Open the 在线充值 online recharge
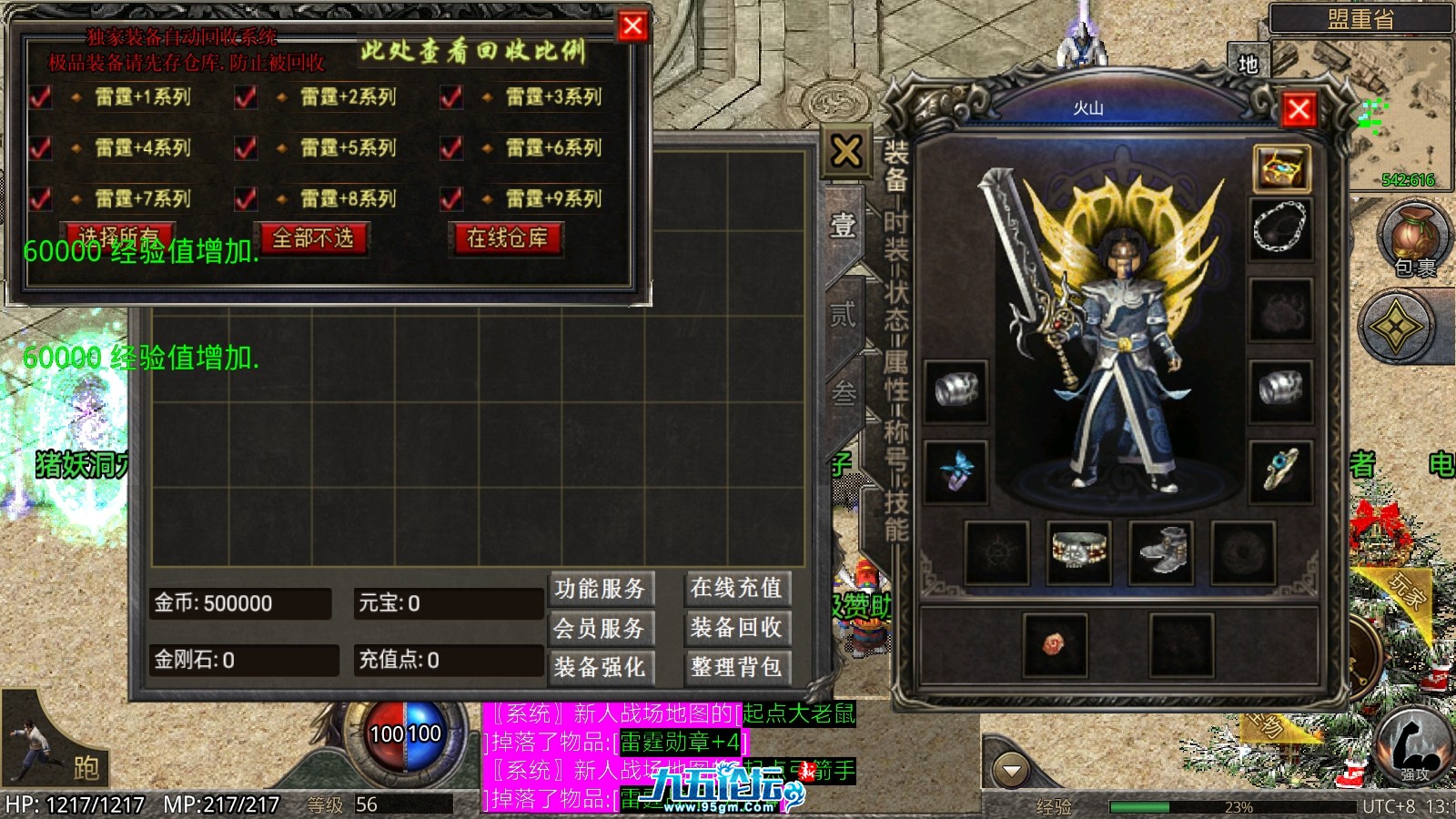The height and width of the screenshot is (819, 1456). 736,589
